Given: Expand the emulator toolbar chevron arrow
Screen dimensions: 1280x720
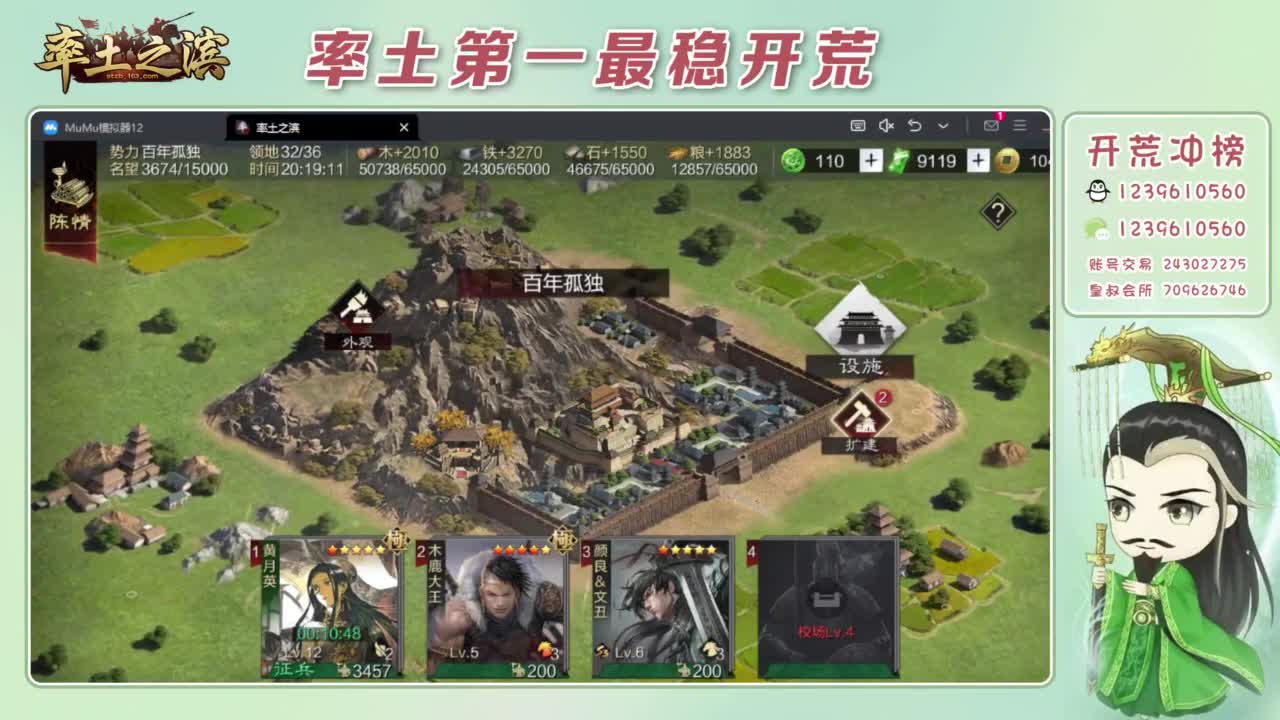Looking at the screenshot, I should pos(943,126).
